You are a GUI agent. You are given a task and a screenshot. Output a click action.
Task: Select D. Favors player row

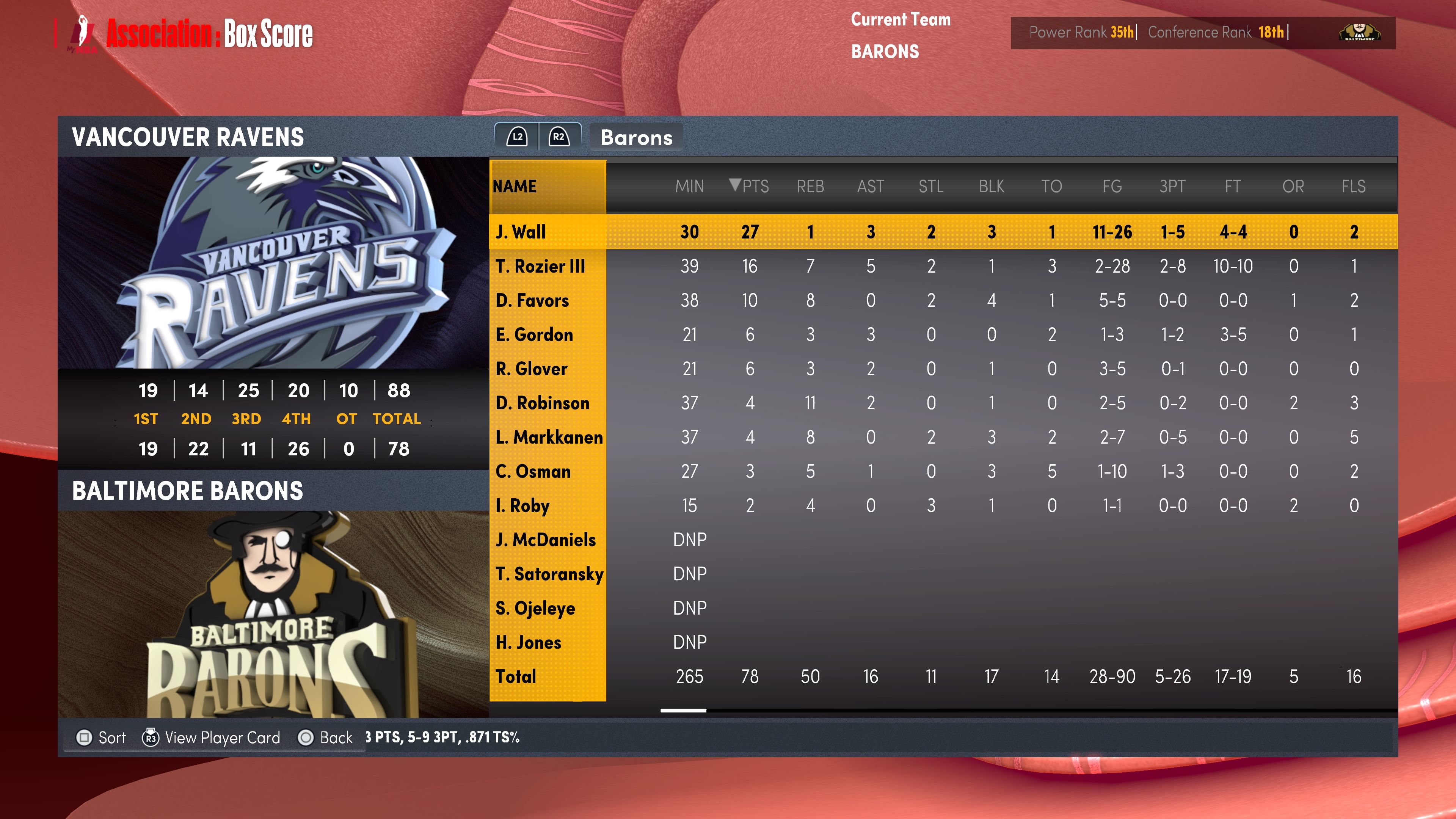coord(532,300)
